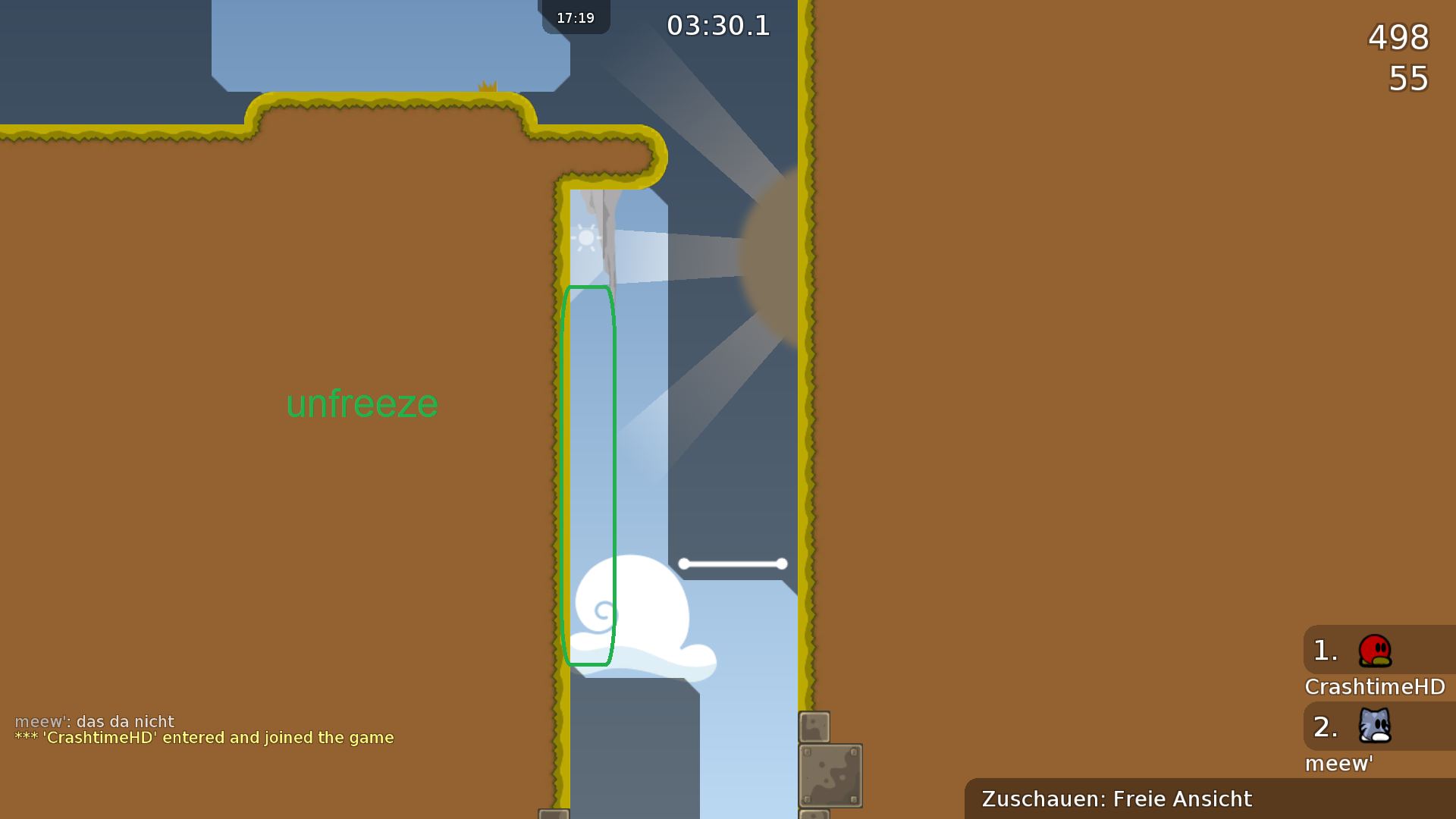1456x819 pixels.
Task: Click the green unfreeze text label
Action: [362, 404]
